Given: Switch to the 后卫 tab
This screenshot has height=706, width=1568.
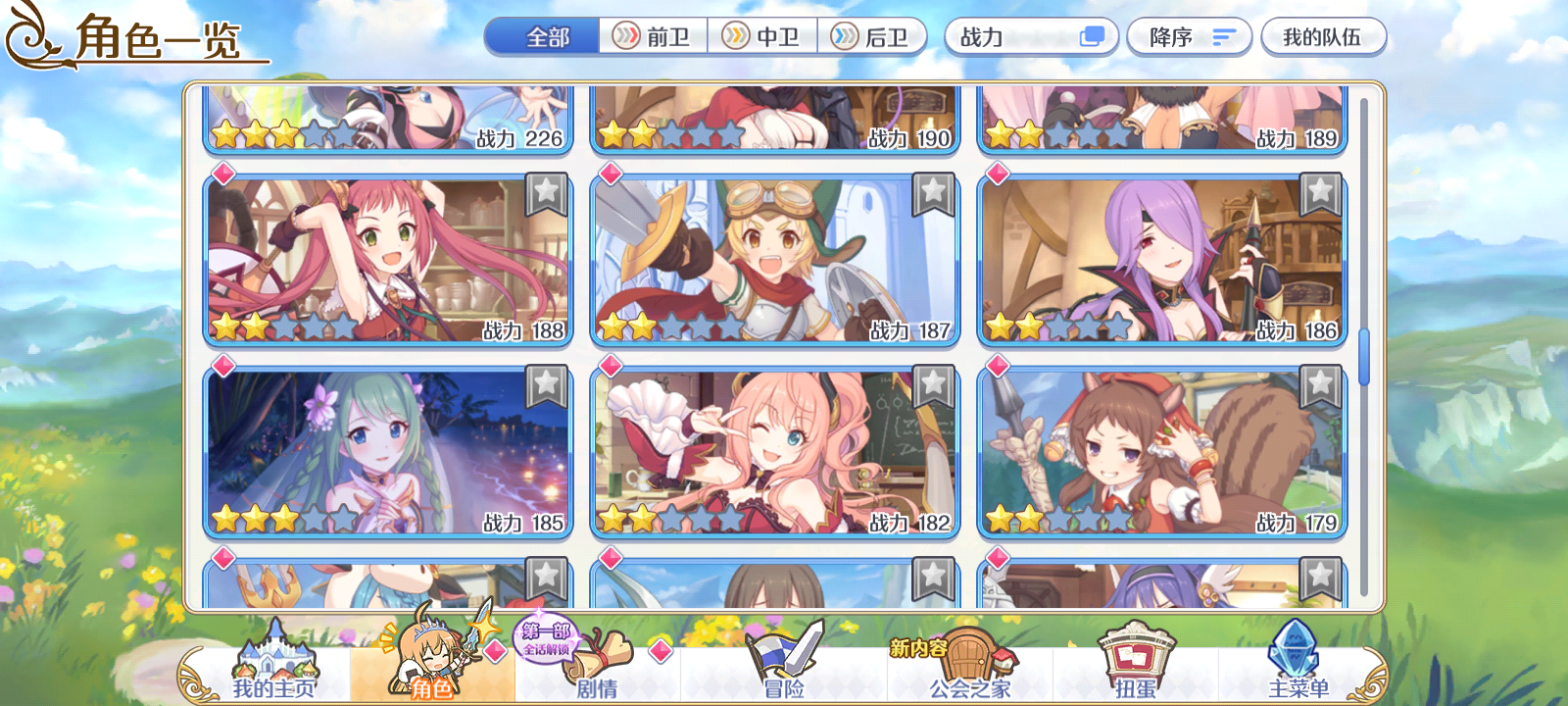Looking at the screenshot, I should pyautogui.click(x=881, y=36).
